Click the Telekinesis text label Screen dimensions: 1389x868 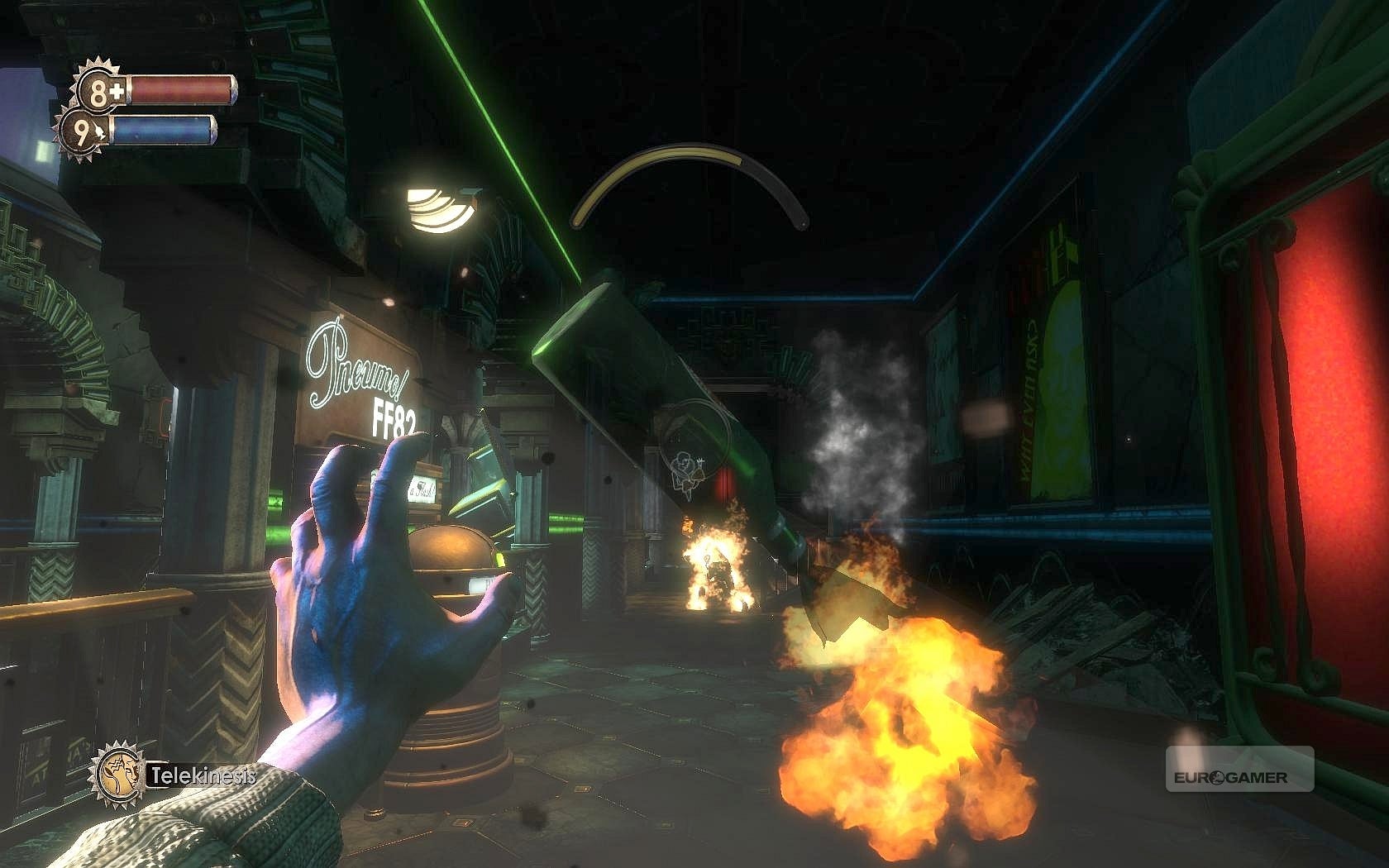(x=201, y=775)
